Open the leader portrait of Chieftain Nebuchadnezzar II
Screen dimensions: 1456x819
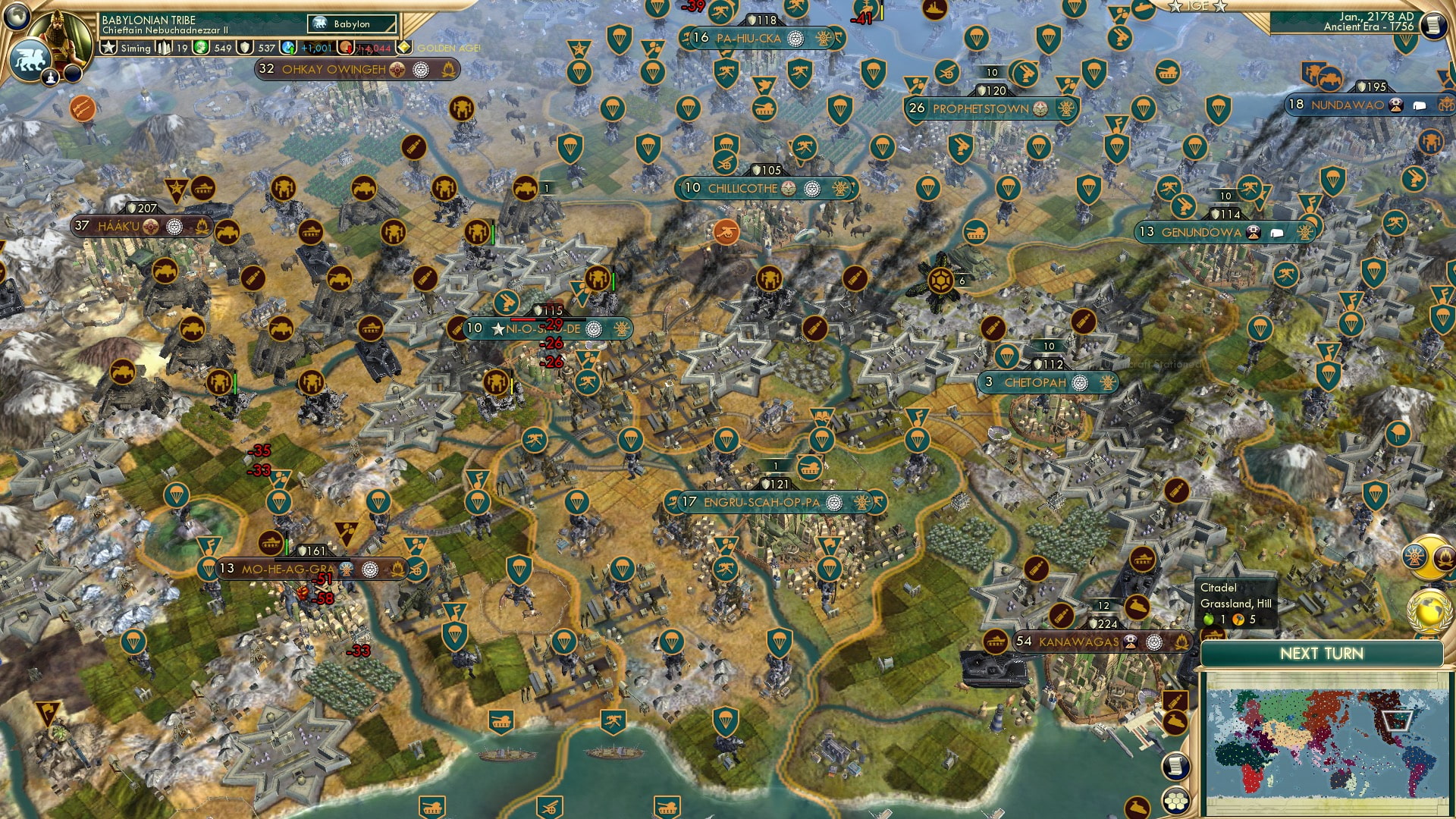(x=58, y=36)
